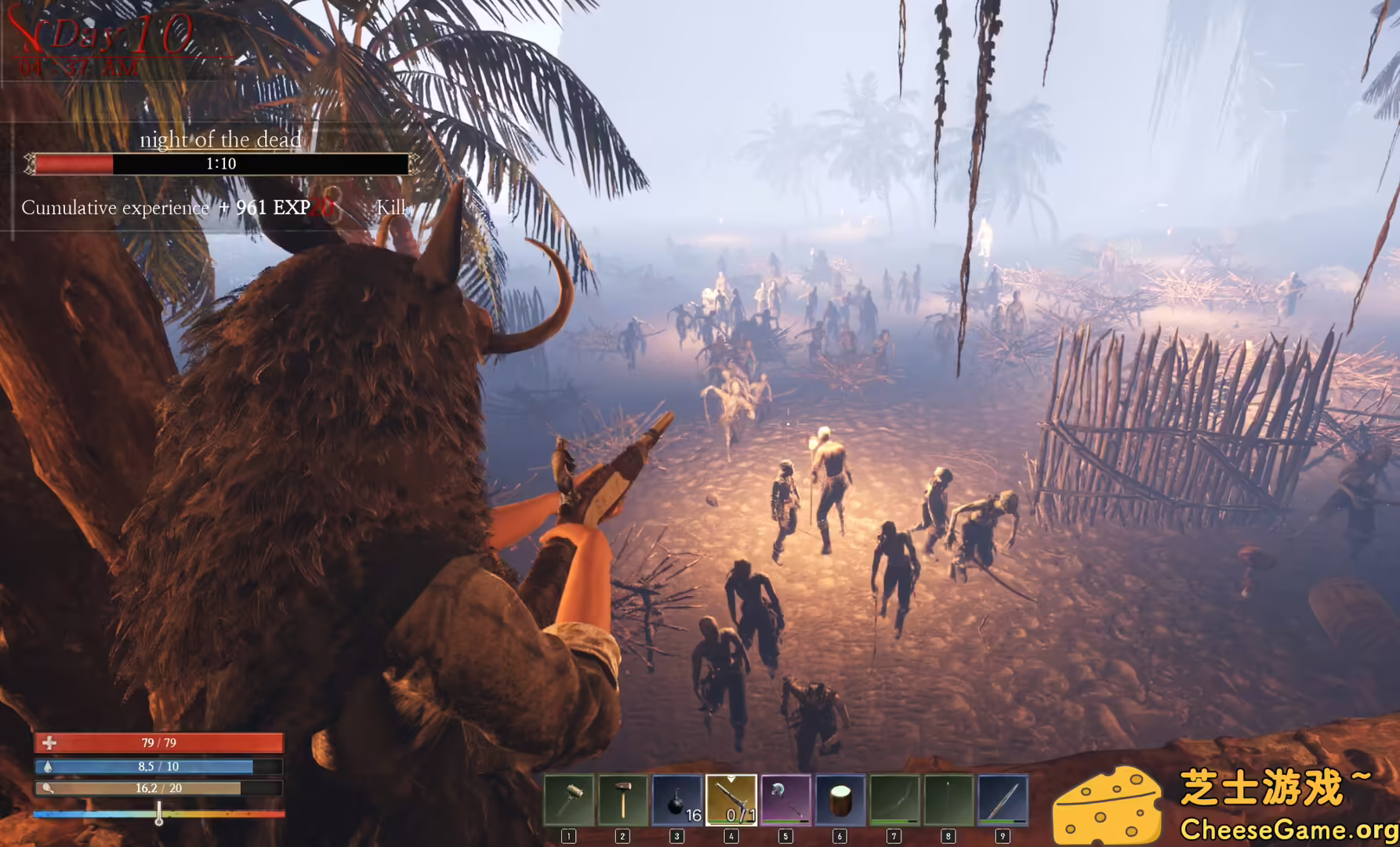This screenshot has height=847, width=1400.
Task: Equip the bow in hotbar slot 7
Action: click(x=894, y=800)
